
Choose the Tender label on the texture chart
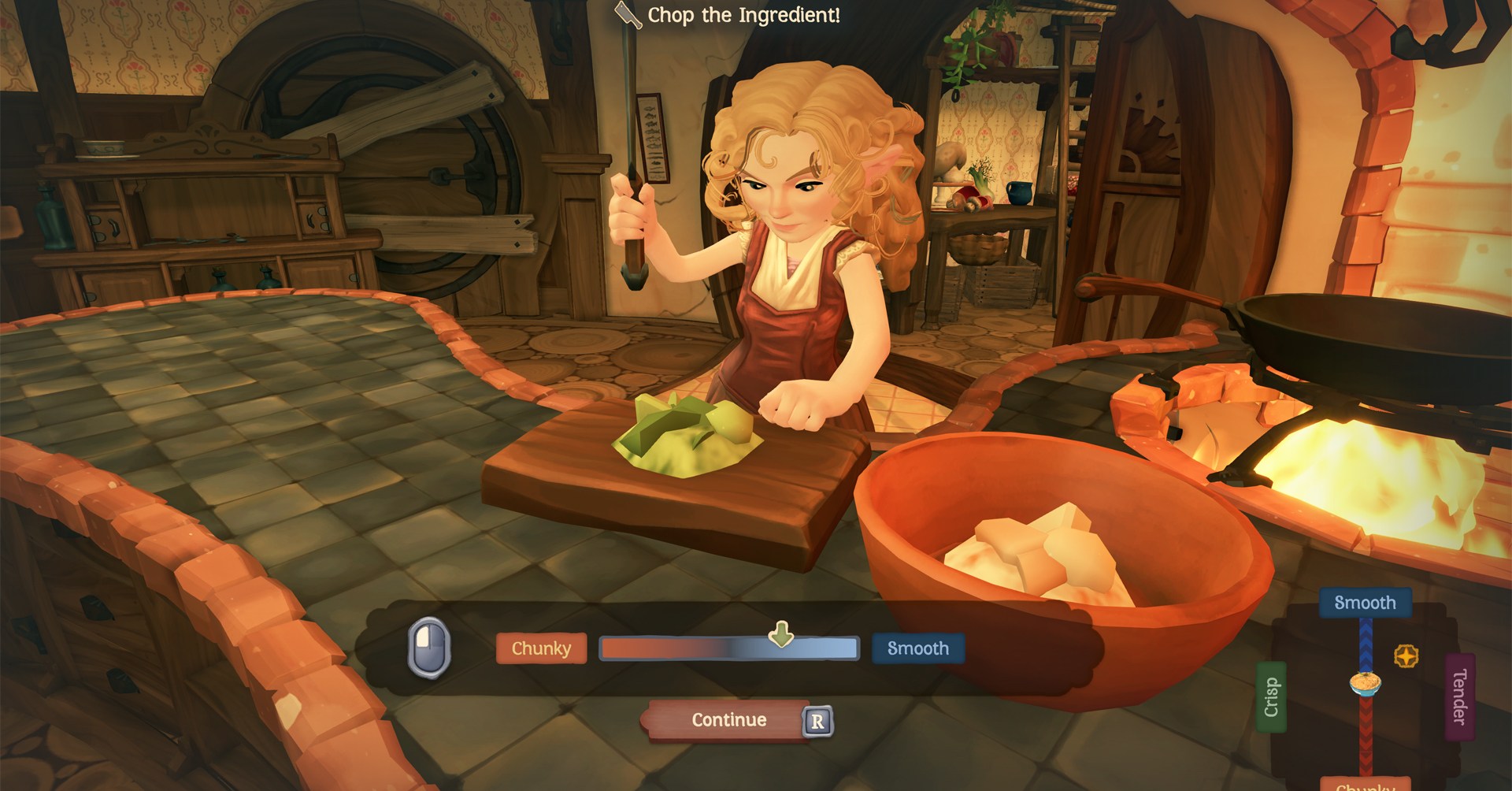click(1459, 697)
